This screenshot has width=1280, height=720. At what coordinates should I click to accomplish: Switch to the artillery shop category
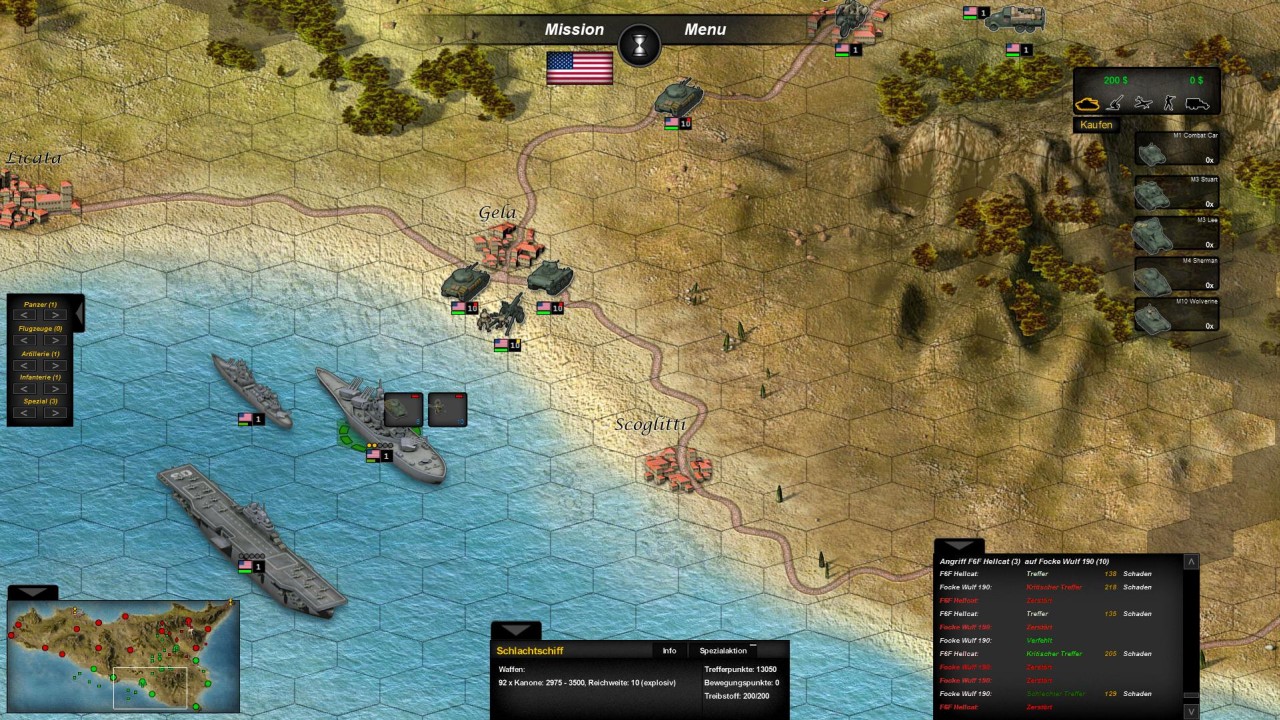click(x=1116, y=103)
